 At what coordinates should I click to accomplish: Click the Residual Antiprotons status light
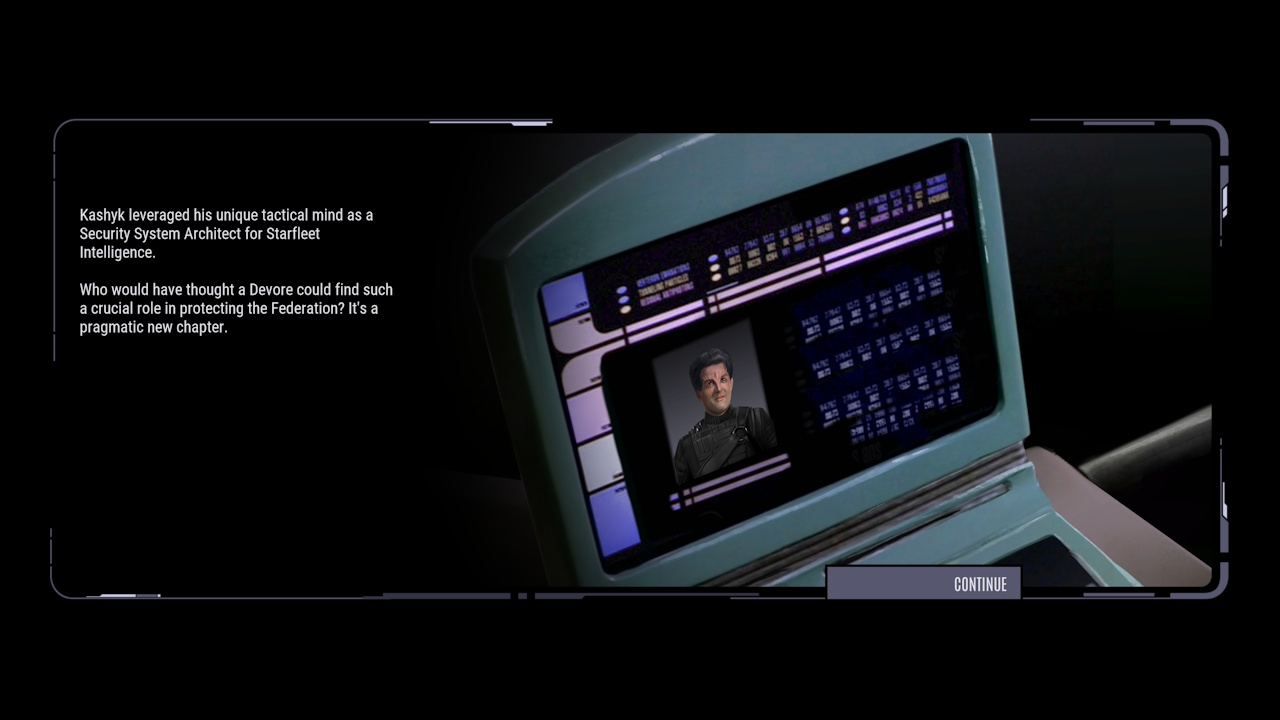tap(624, 310)
